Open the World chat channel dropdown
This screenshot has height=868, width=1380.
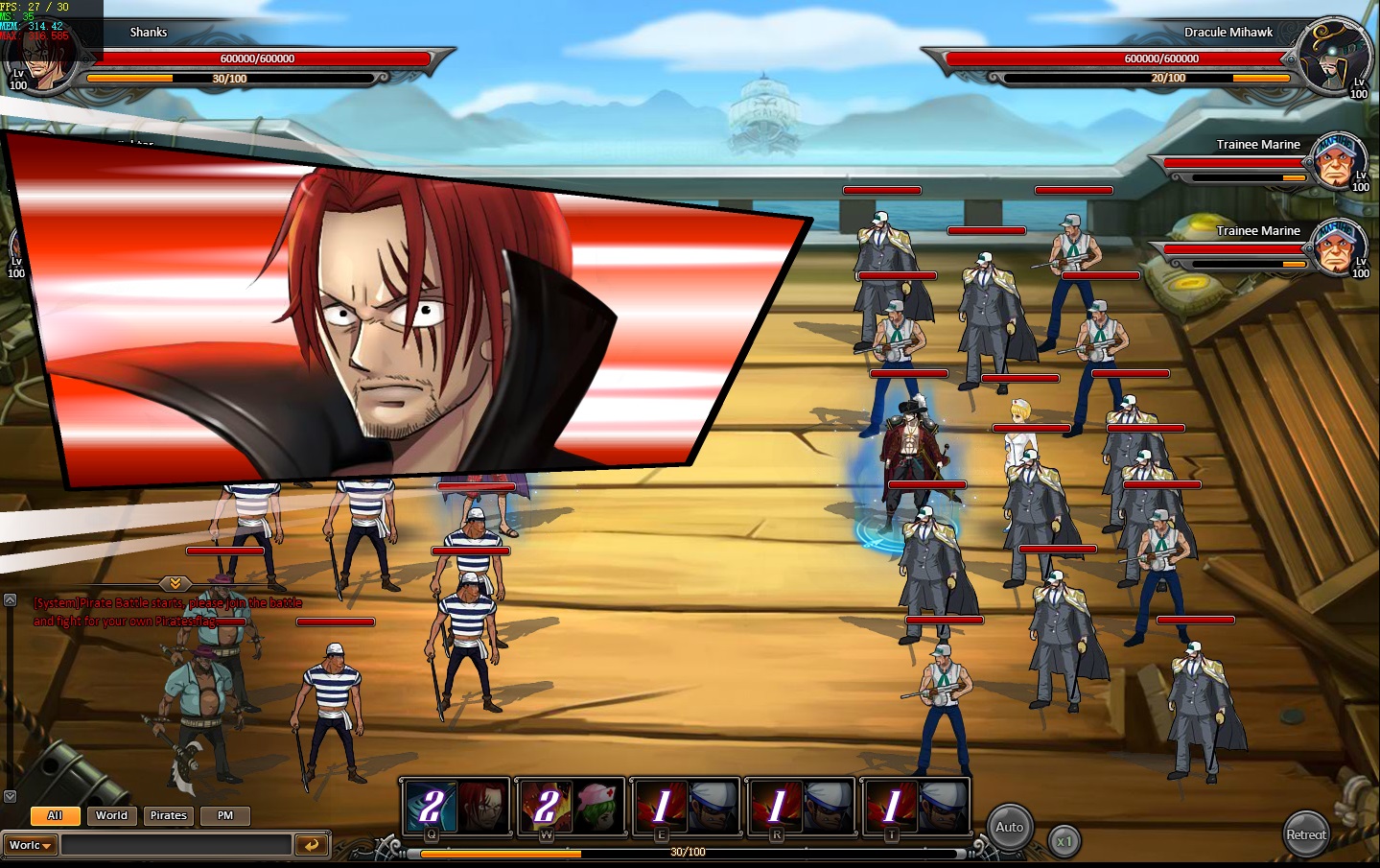(x=31, y=845)
